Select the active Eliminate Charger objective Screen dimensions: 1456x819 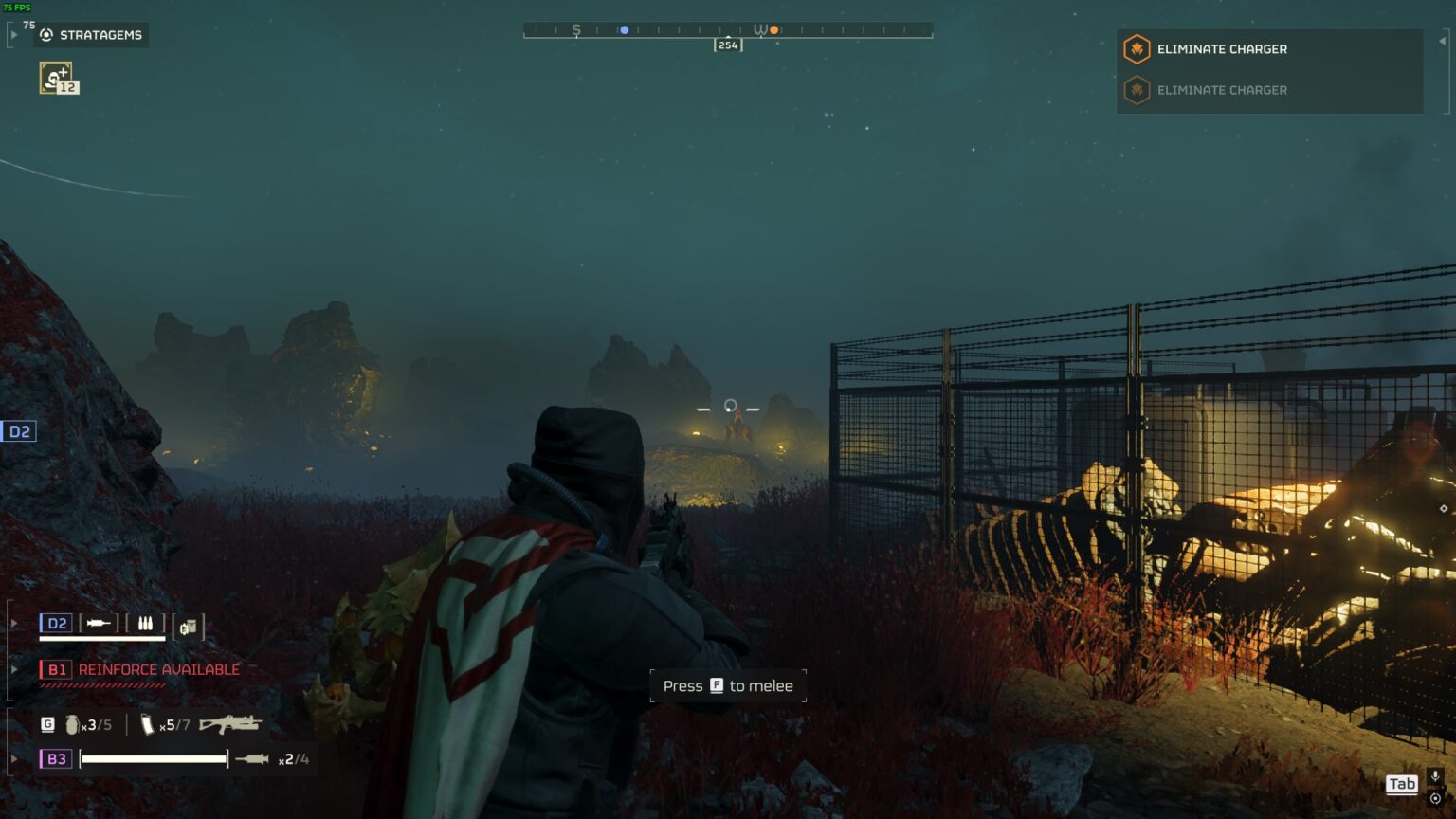pos(1221,49)
